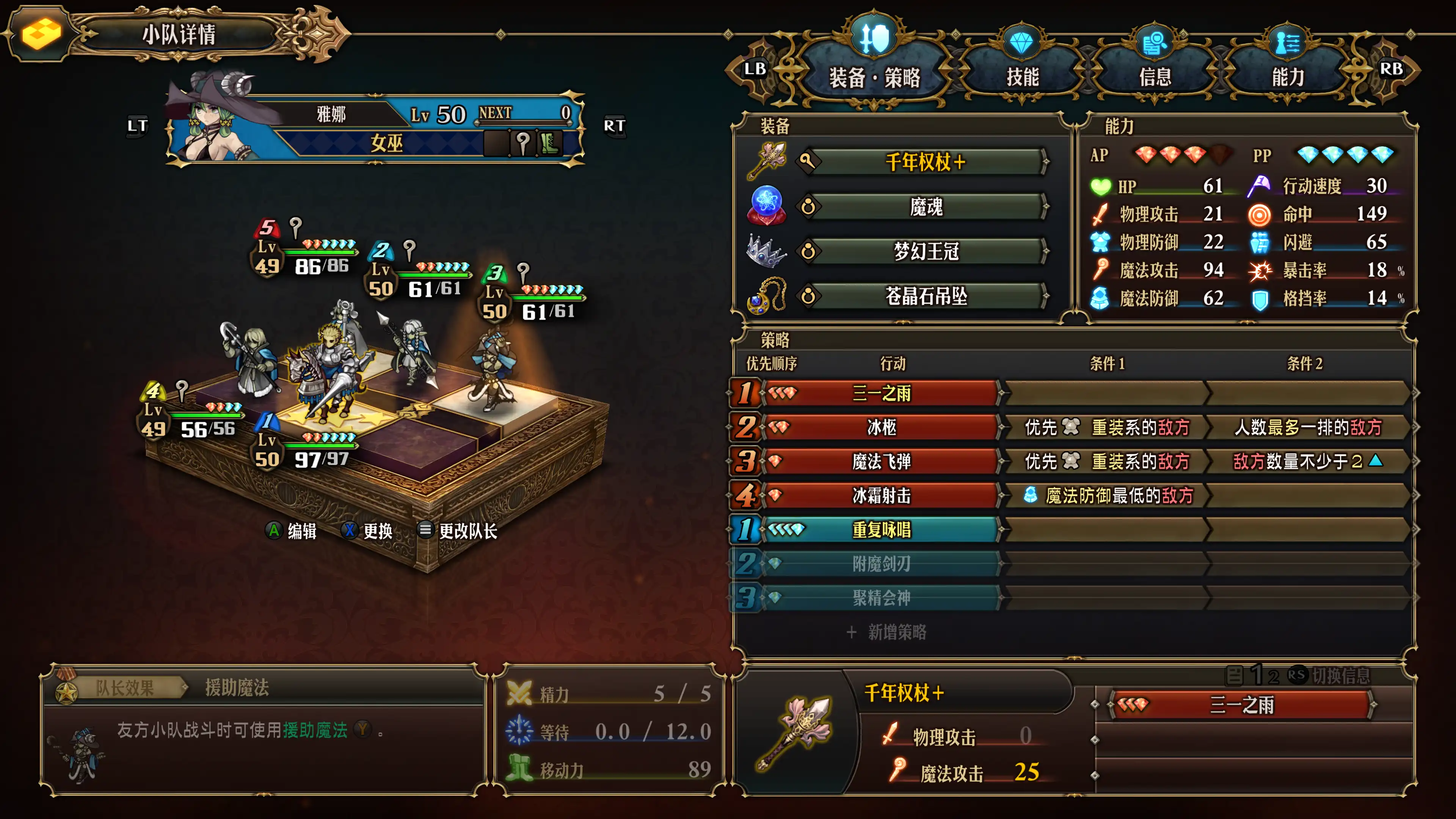The height and width of the screenshot is (819, 1456).
Task: Edit 冰柩 condition 重装系的敌方
Action: coord(1107,427)
